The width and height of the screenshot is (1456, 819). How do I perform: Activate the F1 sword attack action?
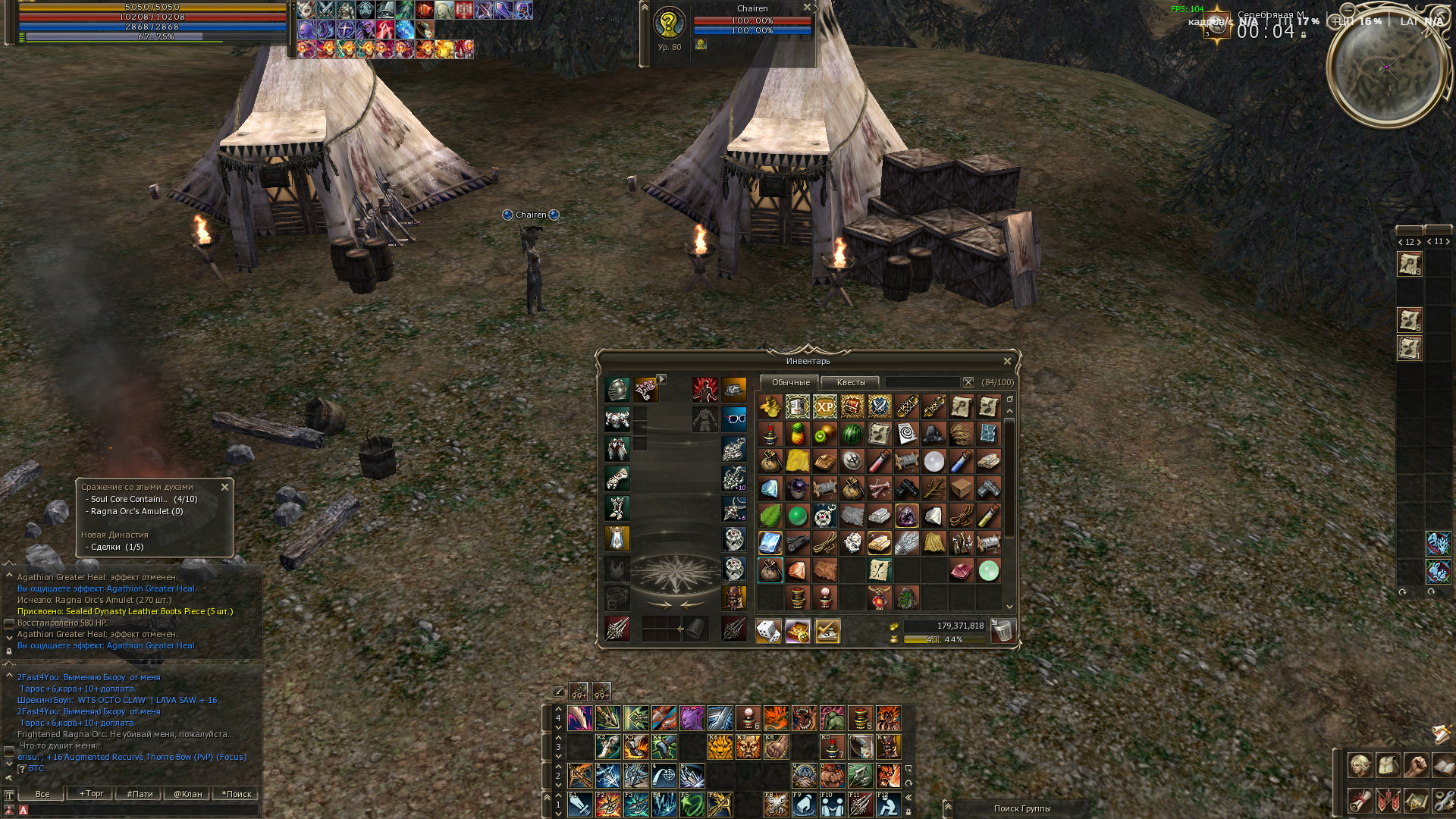(x=580, y=805)
